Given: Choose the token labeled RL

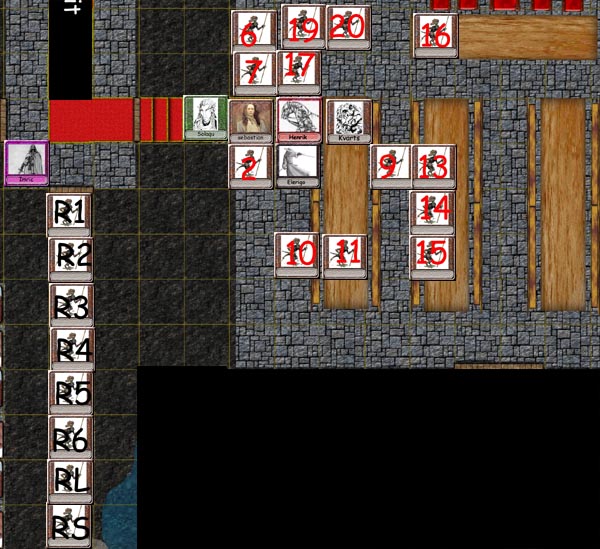Looking at the screenshot, I should tap(70, 482).
